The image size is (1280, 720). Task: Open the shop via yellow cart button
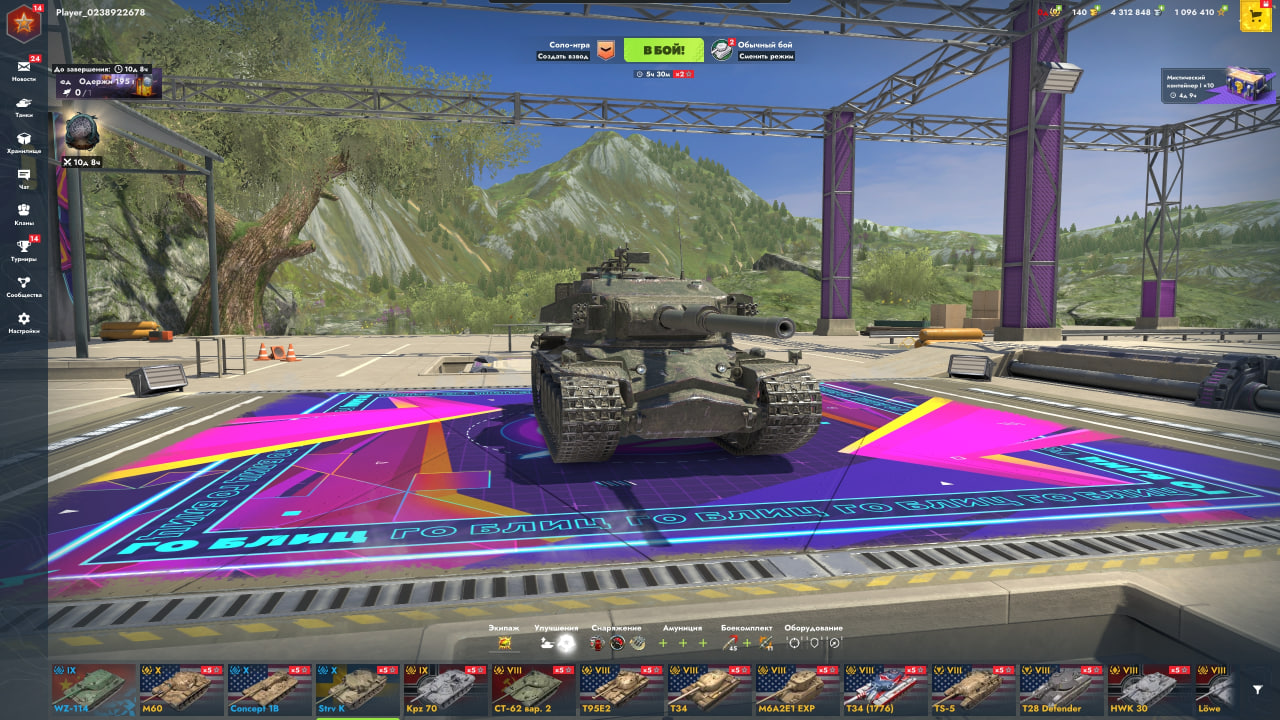[1255, 15]
